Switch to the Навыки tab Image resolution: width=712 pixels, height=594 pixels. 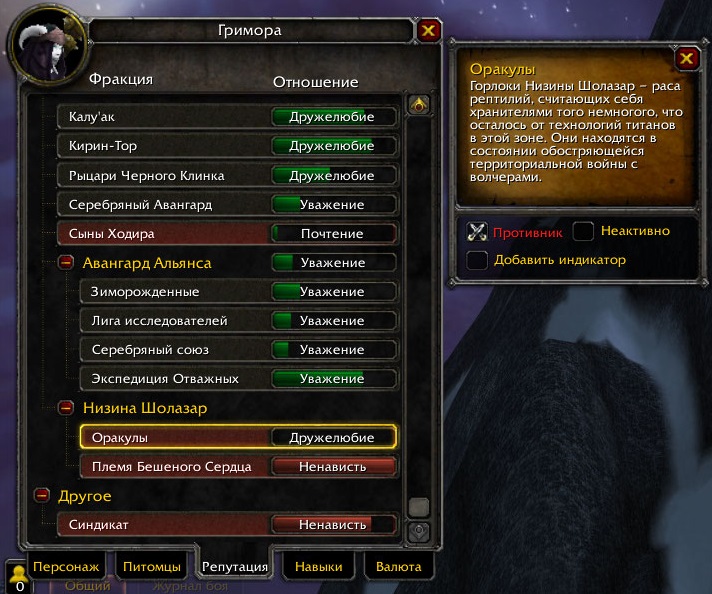[318, 566]
